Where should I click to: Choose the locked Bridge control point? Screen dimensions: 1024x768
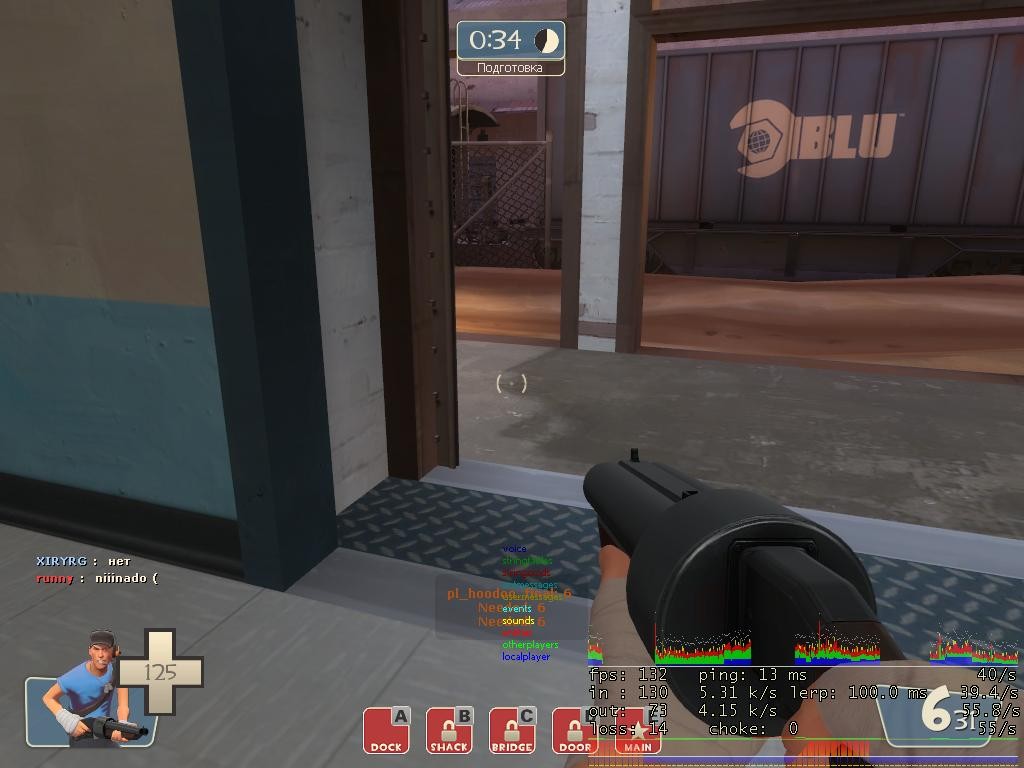512,730
